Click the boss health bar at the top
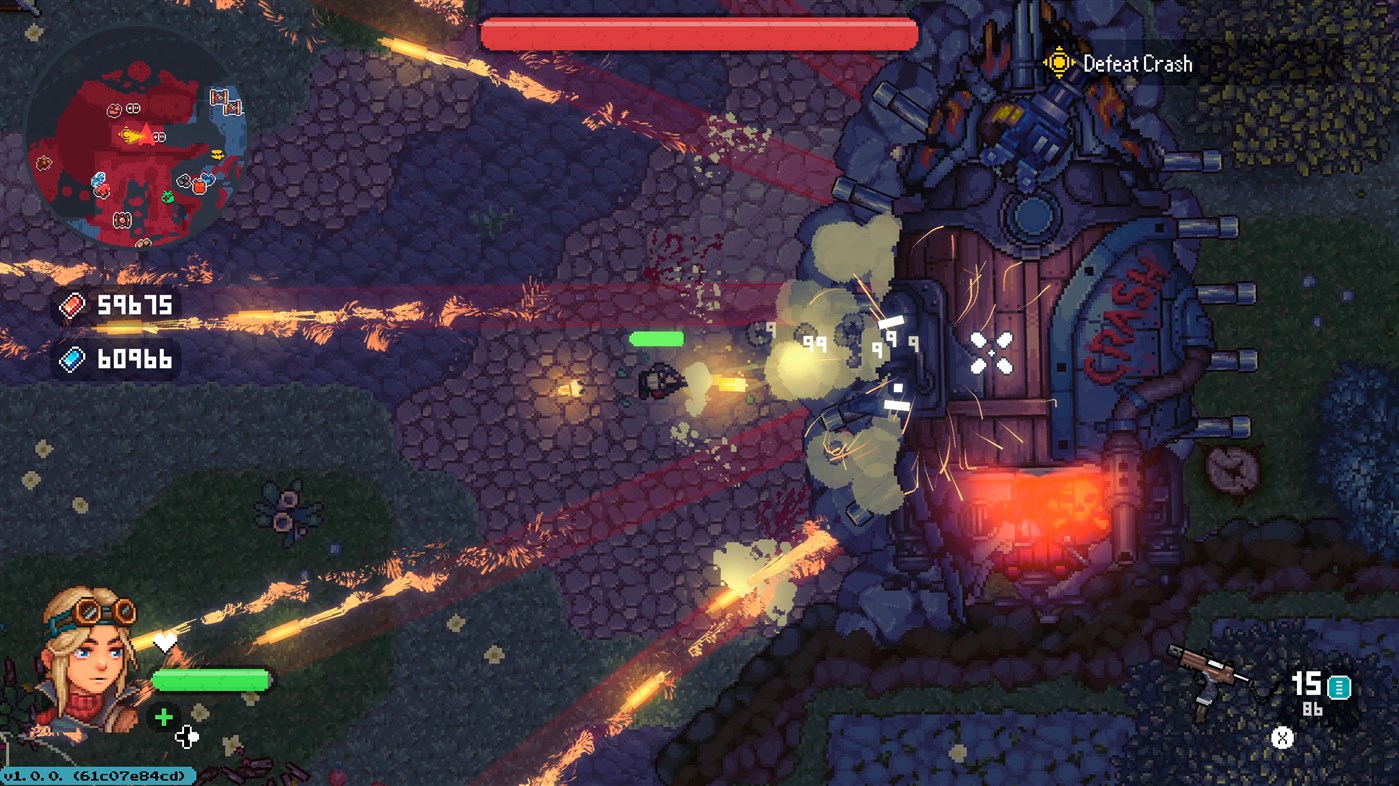Image resolution: width=1399 pixels, height=786 pixels. tap(699, 34)
